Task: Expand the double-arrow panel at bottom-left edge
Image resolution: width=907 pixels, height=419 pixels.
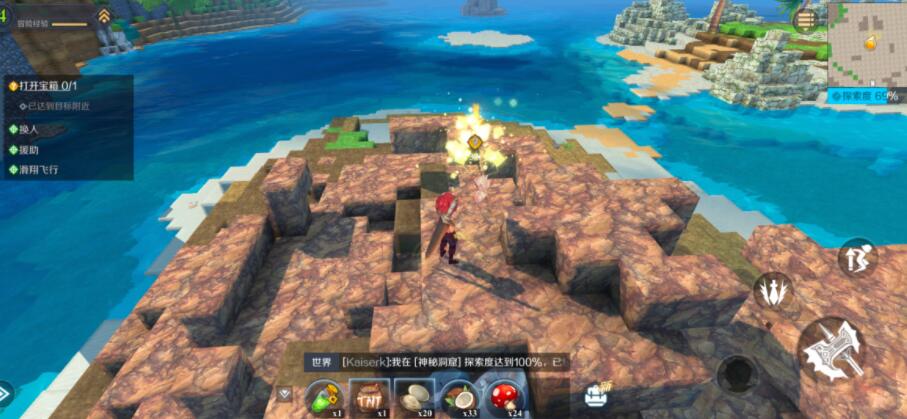Action: click(x=5, y=392)
